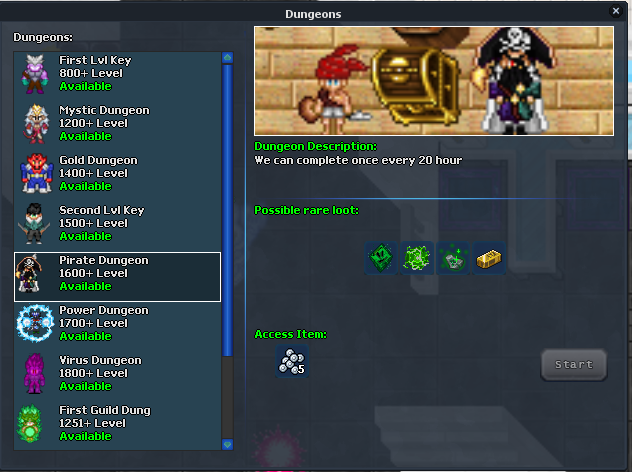Inspect the green diamond gem loot icon
Image resolution: width=632 pixels, height=472 pixels.
(x=380, y=259)
